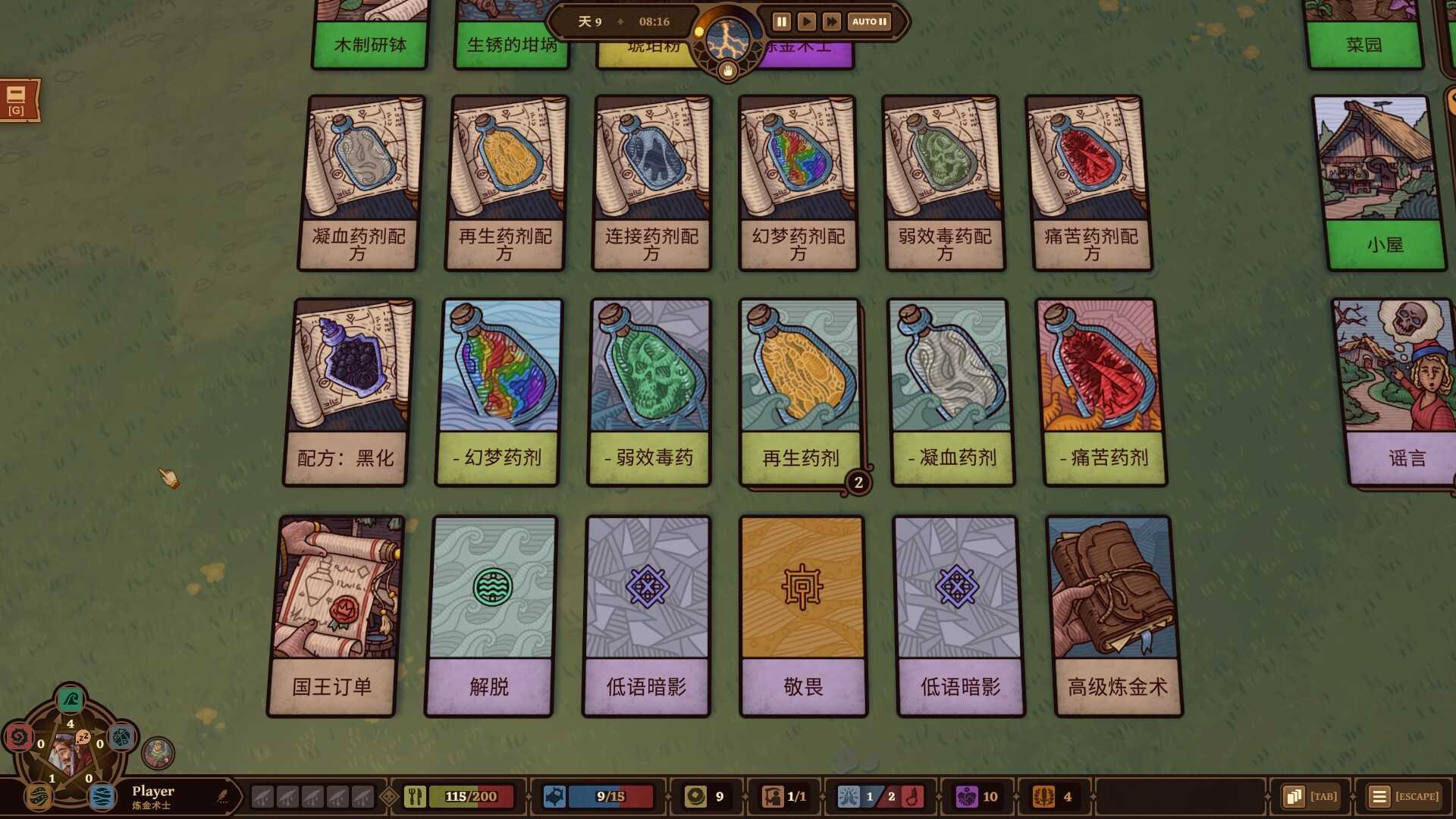This screenshot has height=819, width=1456.
Task: Toggle the AUTO pause mode
Action: coord(868,21)
